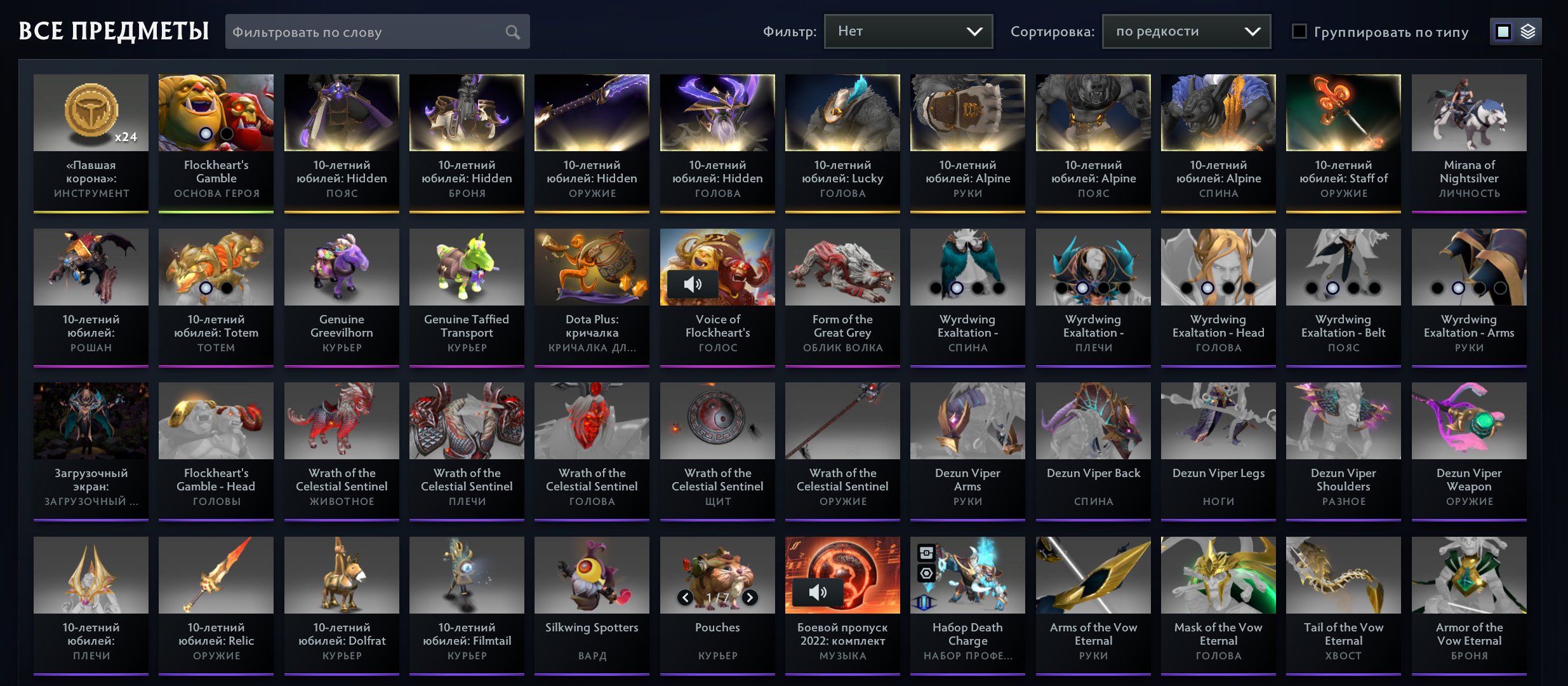
Task: Select style dot on 10-летний юбилей: Totem
Action: (206, 287)
